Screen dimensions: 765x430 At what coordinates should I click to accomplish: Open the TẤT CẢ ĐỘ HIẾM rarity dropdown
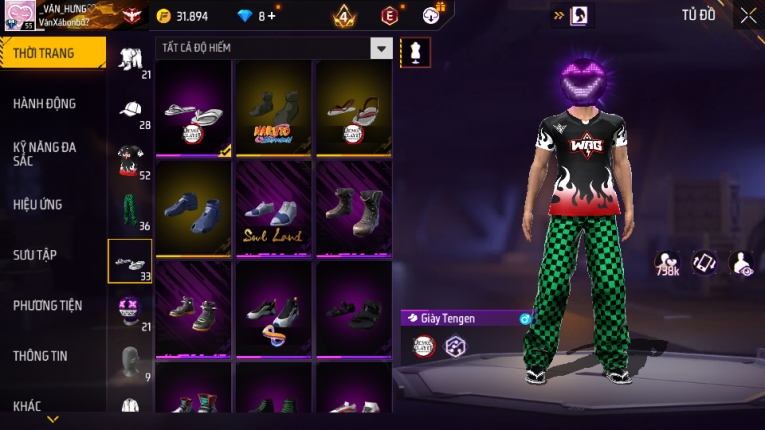[381, 48]
